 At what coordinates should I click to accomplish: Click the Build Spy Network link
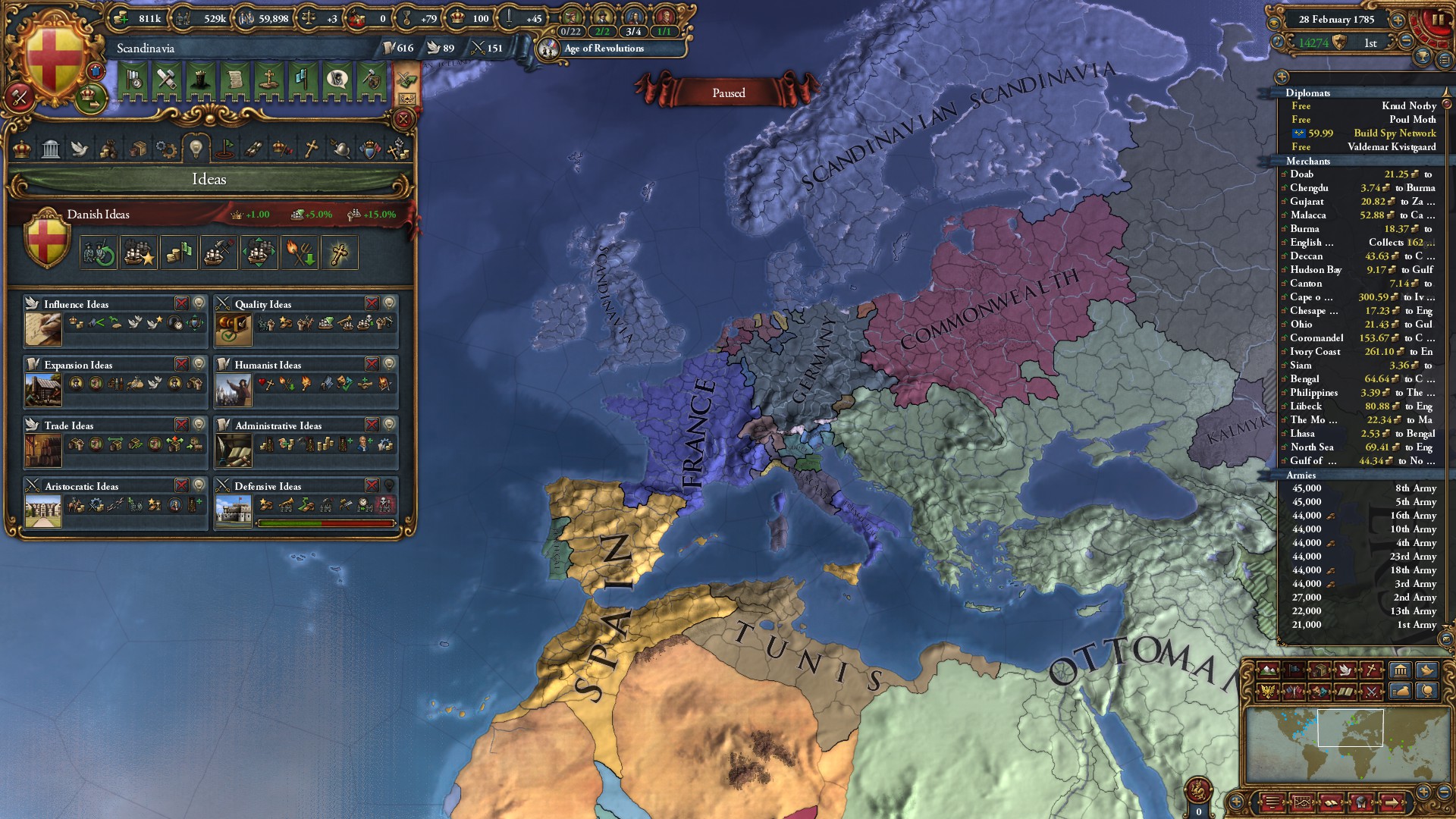(x=1395, y=134)
